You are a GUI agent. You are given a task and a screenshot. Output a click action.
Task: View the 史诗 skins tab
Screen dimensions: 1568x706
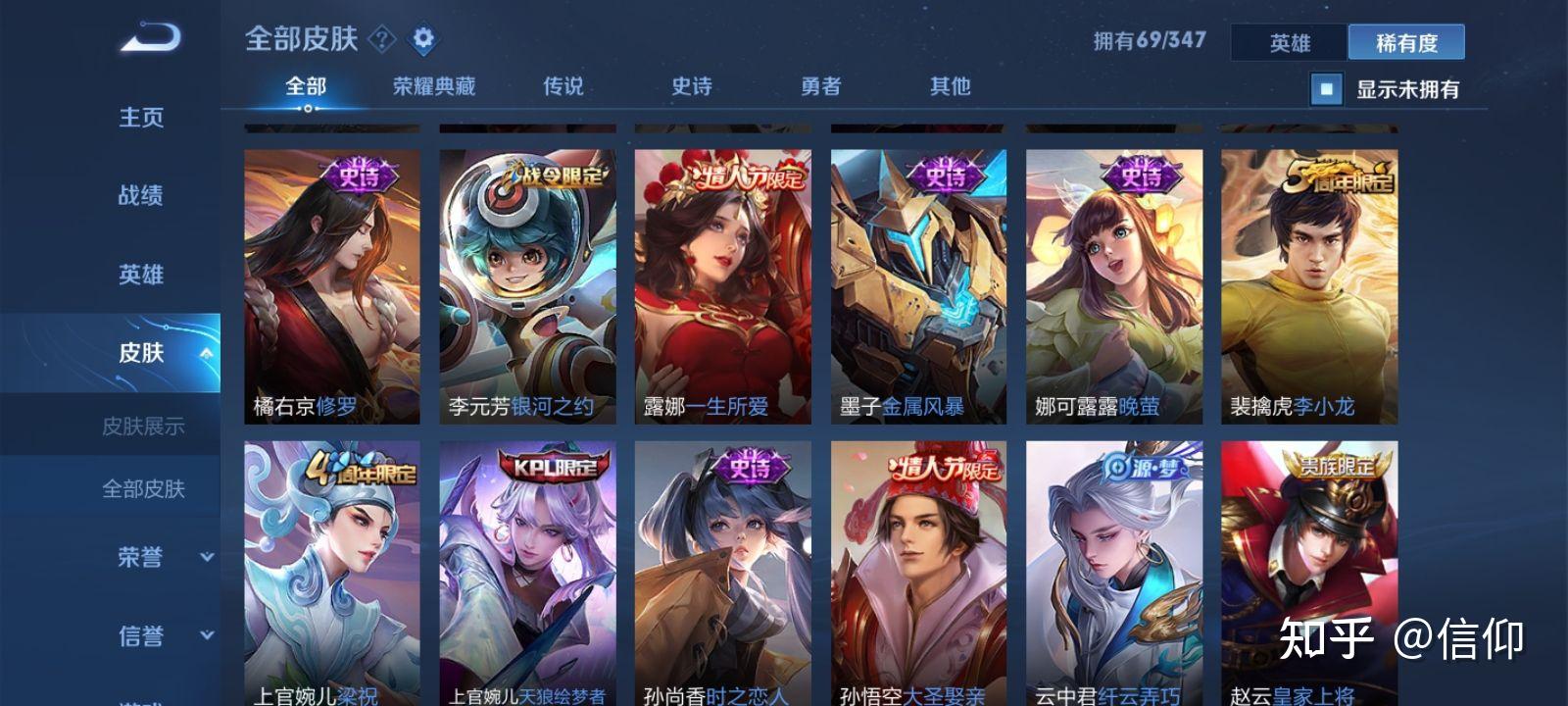(x=692, y=86)
